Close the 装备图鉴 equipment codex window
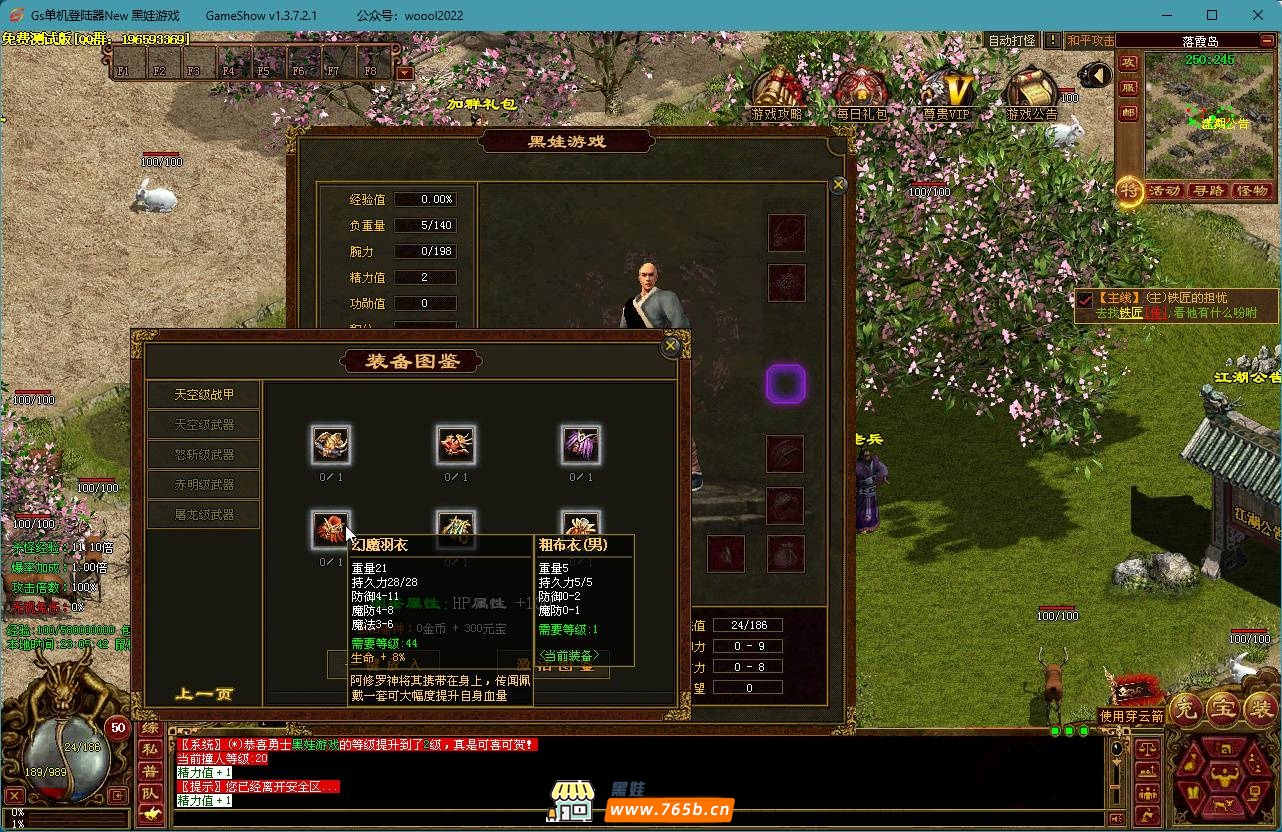 [x=672, y=346]
